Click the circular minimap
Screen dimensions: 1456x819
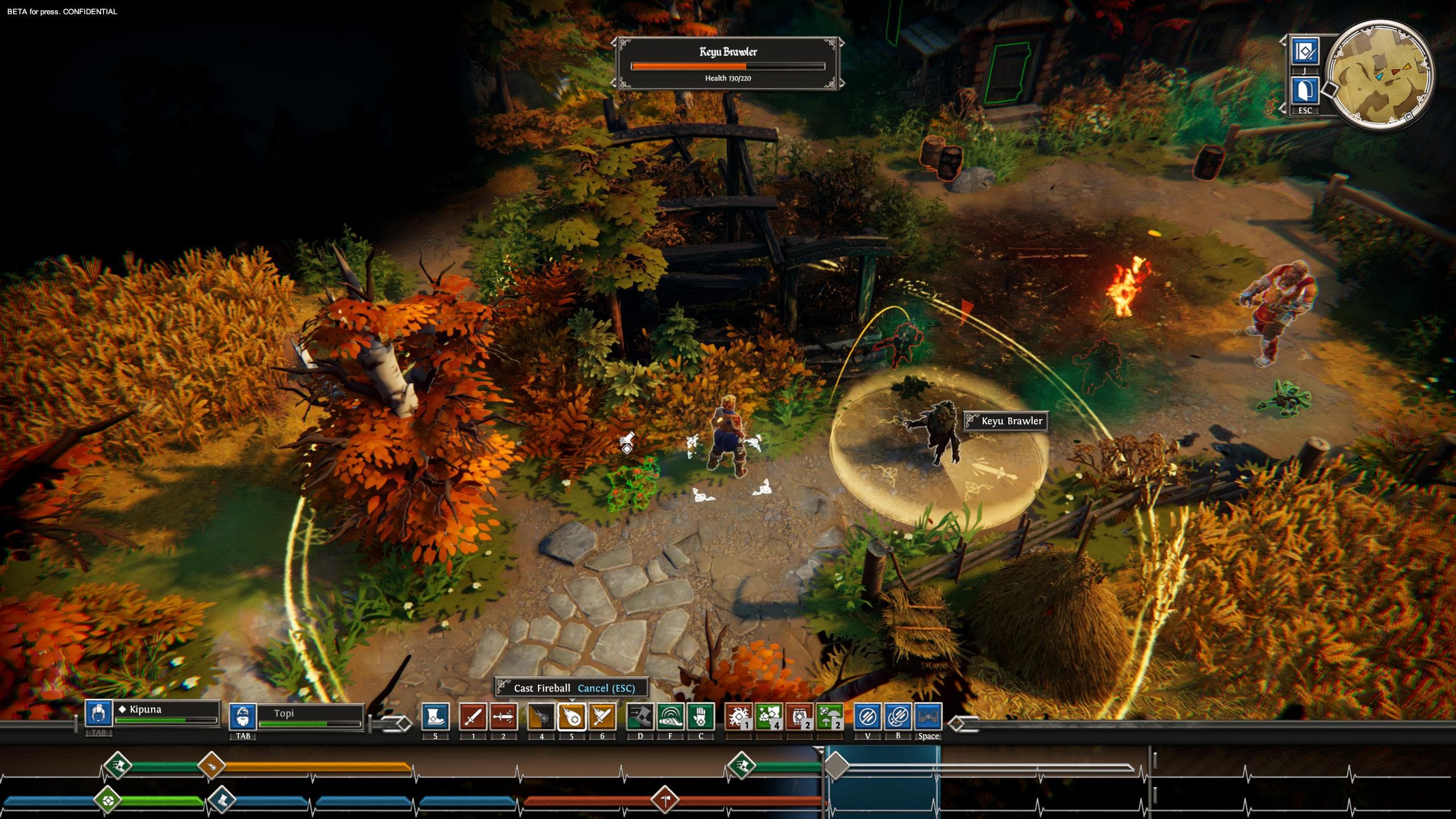pos(1379,74)
